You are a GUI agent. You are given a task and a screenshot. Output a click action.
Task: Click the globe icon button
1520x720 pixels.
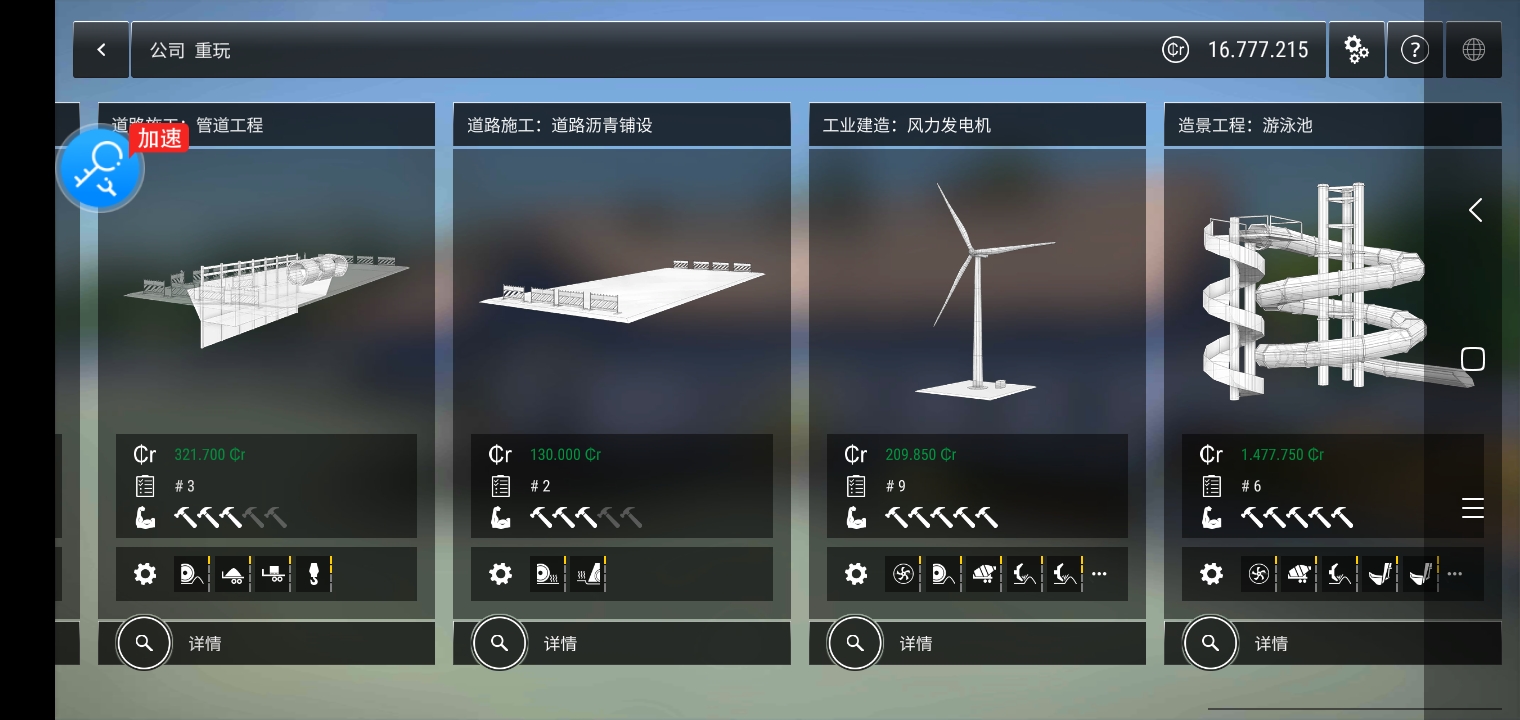tap(1473, 50)
